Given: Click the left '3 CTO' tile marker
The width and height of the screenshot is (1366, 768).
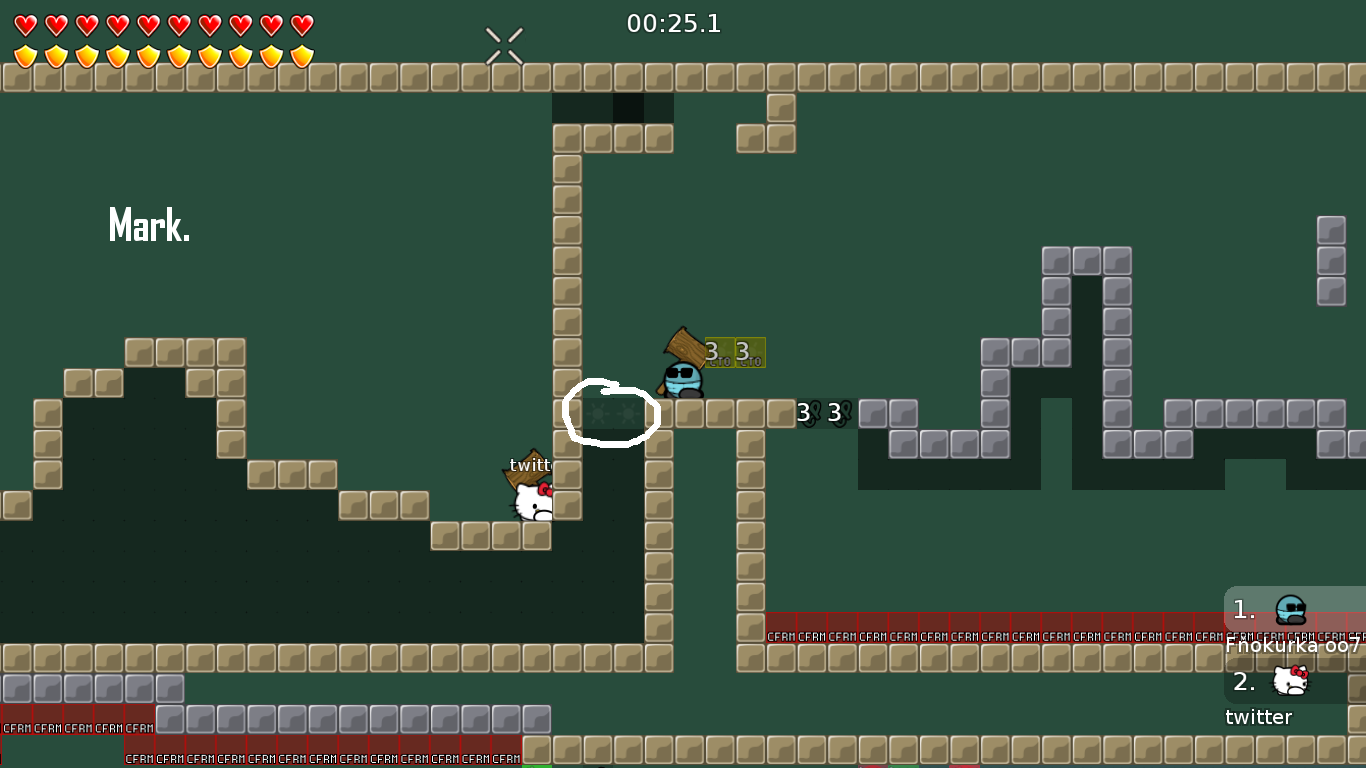Looking at the screenshot, I should pyautogui.click(x=717, y=353).
